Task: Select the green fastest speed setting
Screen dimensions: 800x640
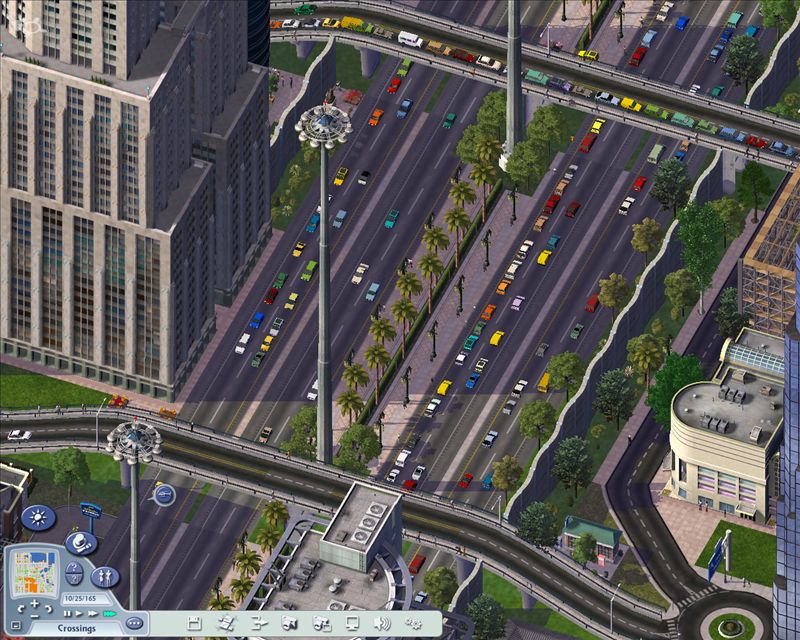Action: click(x=107, y=612)
